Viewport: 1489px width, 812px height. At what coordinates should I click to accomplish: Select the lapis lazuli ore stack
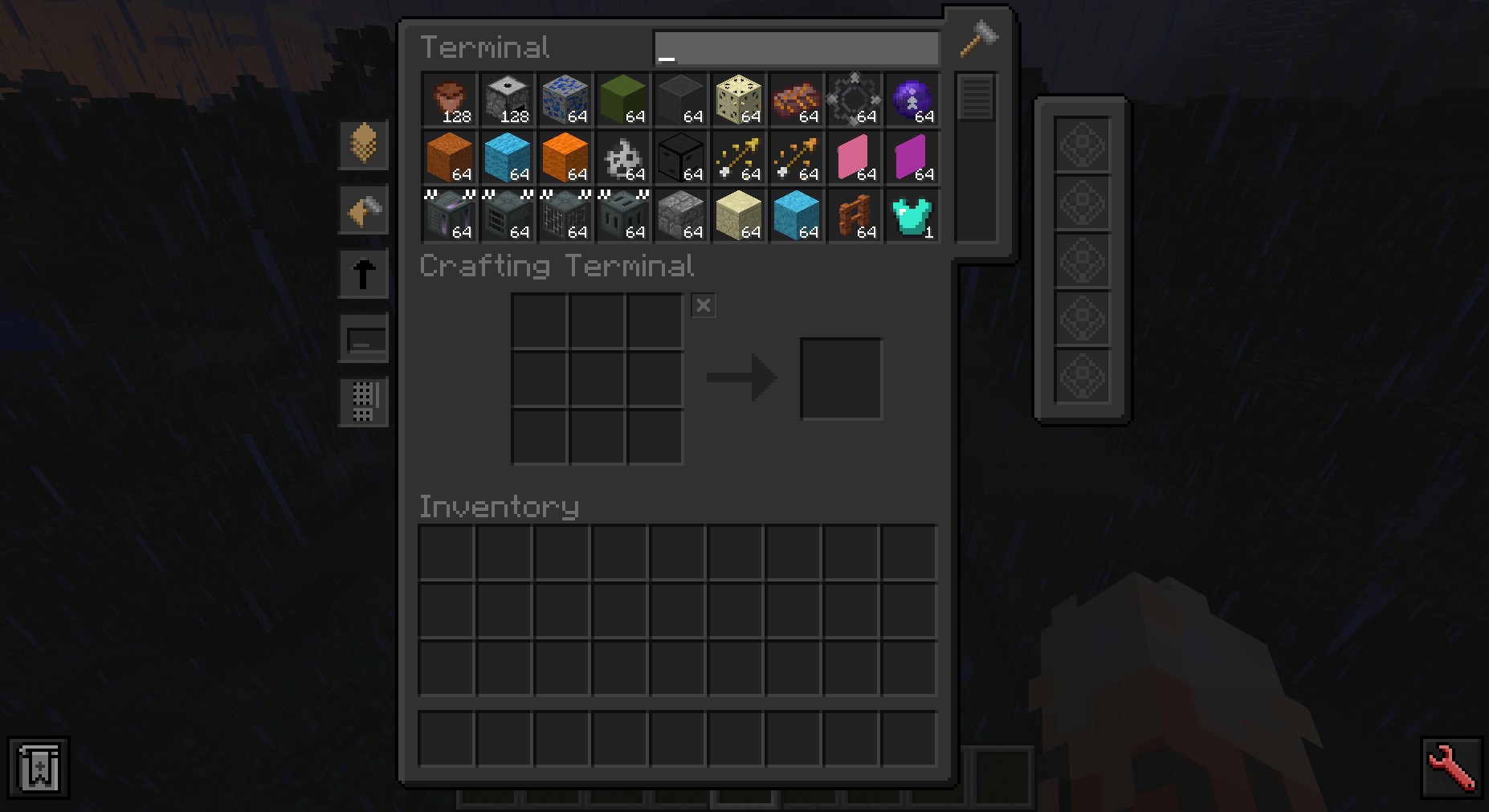click(x=565, y=100)
